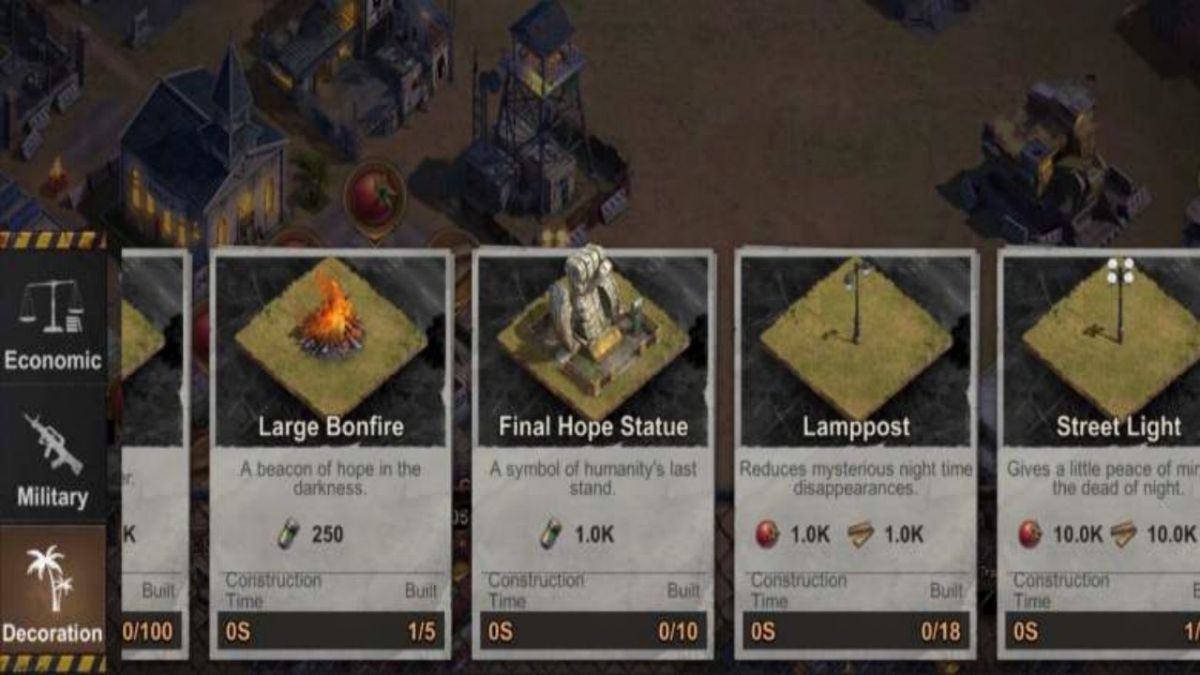Open the Military building category

tap(52, 457)
